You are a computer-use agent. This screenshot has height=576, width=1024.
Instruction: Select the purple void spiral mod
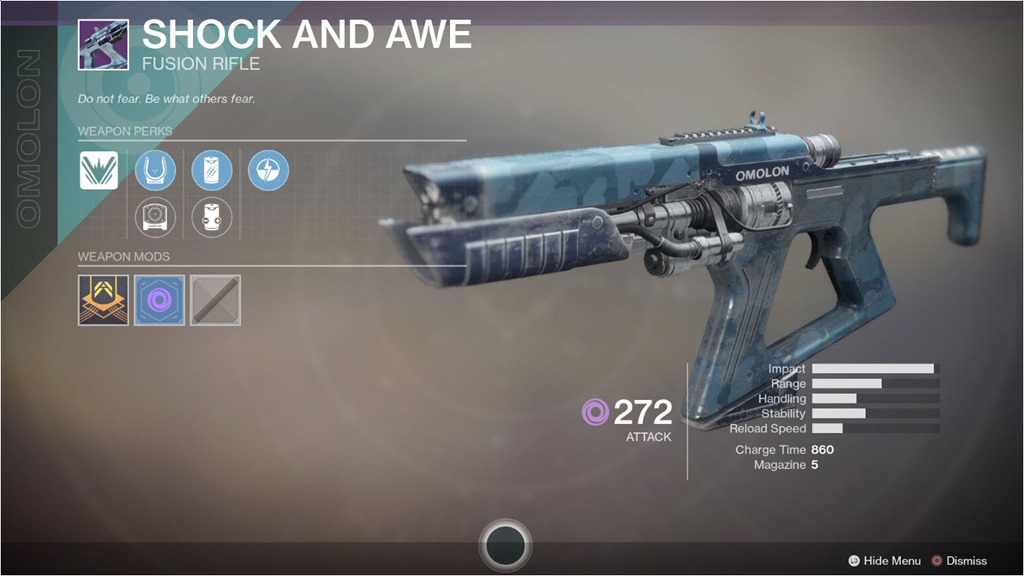[159, 300]
